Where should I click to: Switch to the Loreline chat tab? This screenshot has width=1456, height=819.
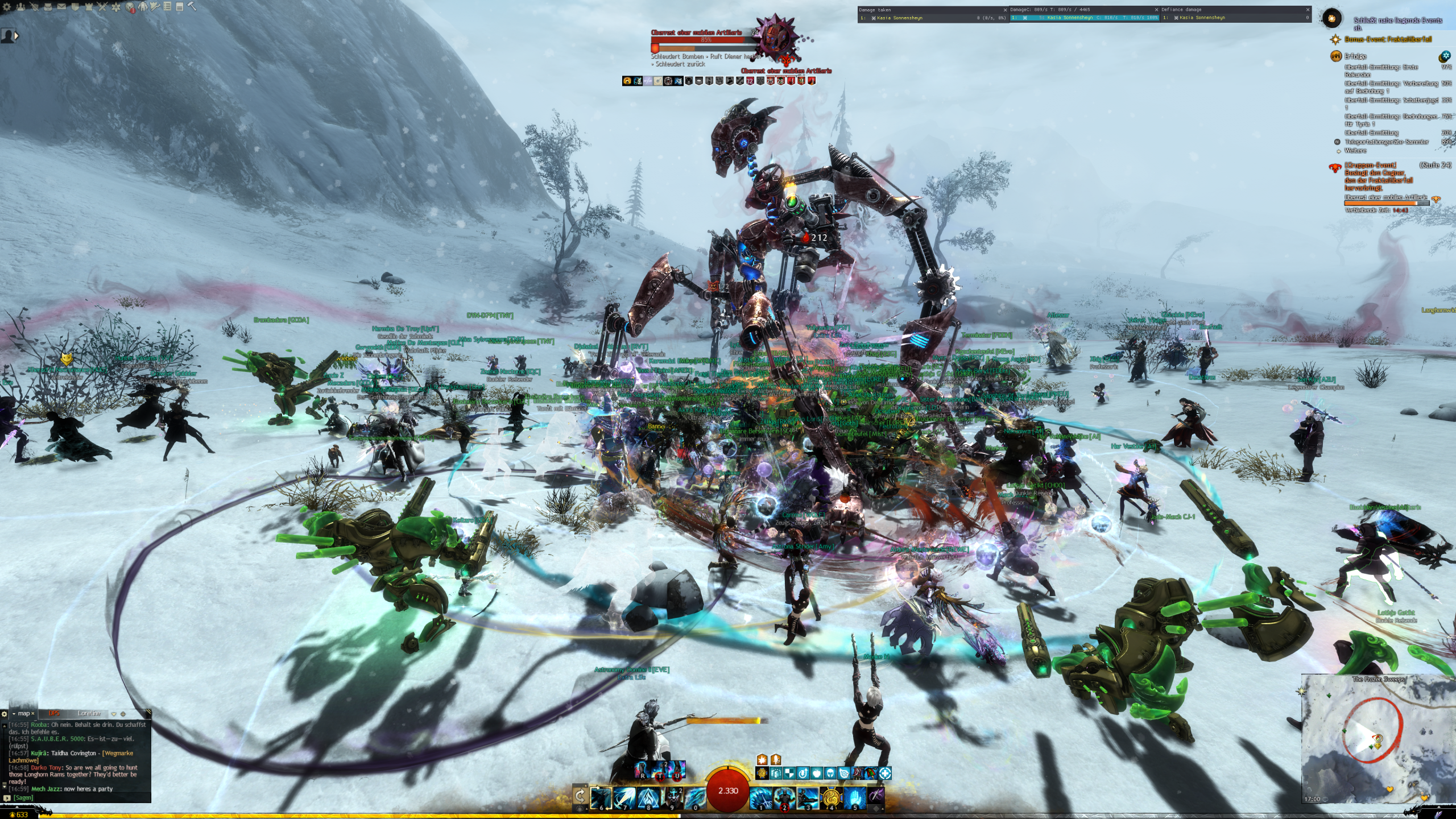(89, 713)
